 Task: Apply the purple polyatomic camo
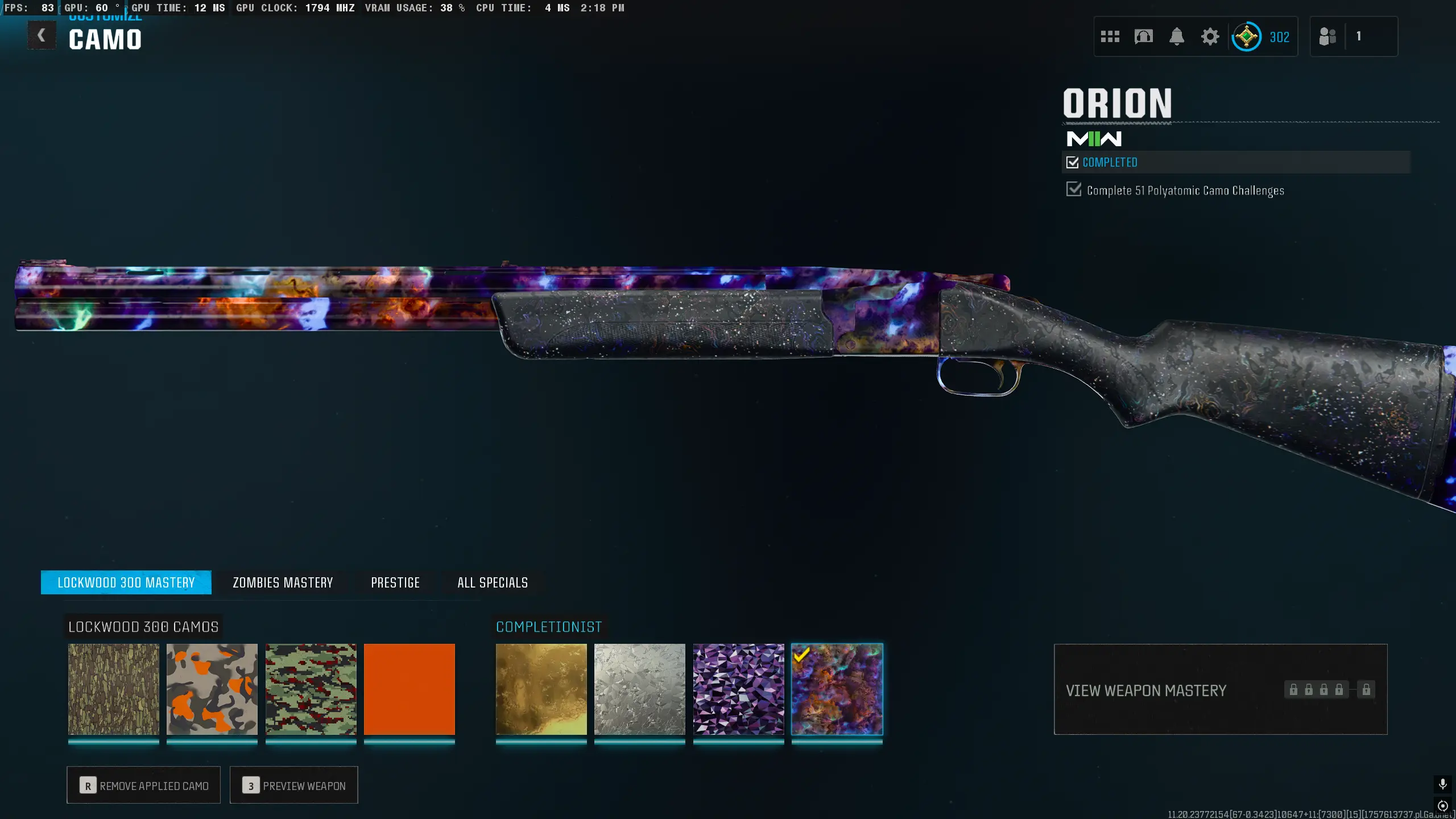click(739, 689)
